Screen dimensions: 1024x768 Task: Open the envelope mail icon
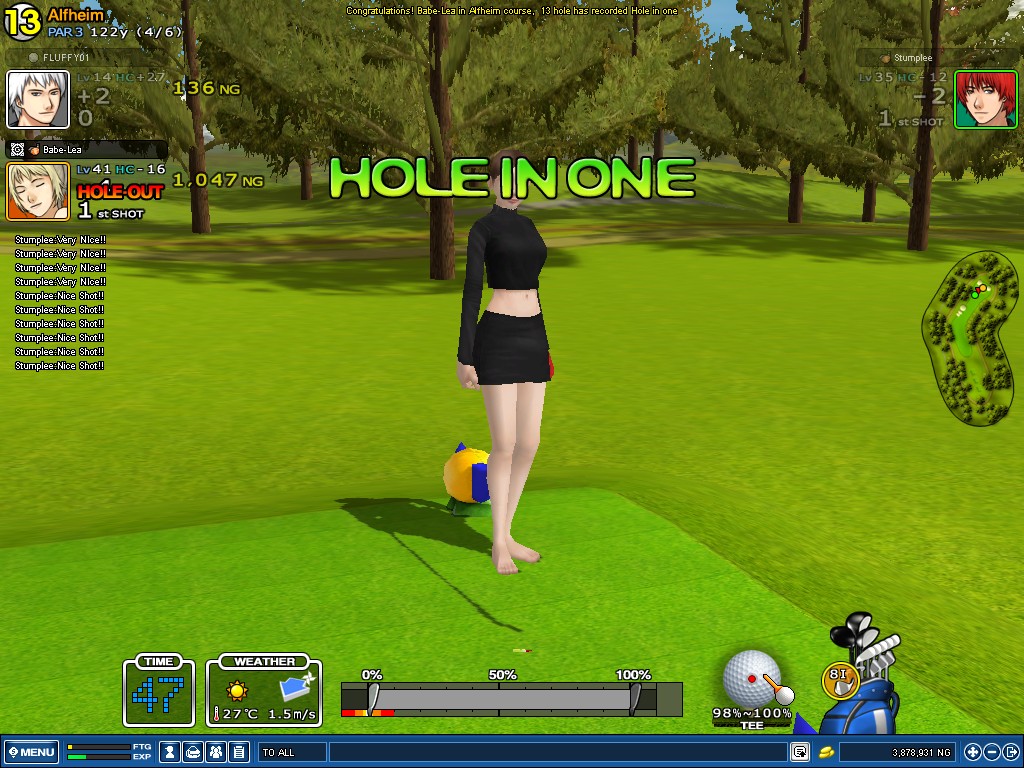[x=194, y=752]
